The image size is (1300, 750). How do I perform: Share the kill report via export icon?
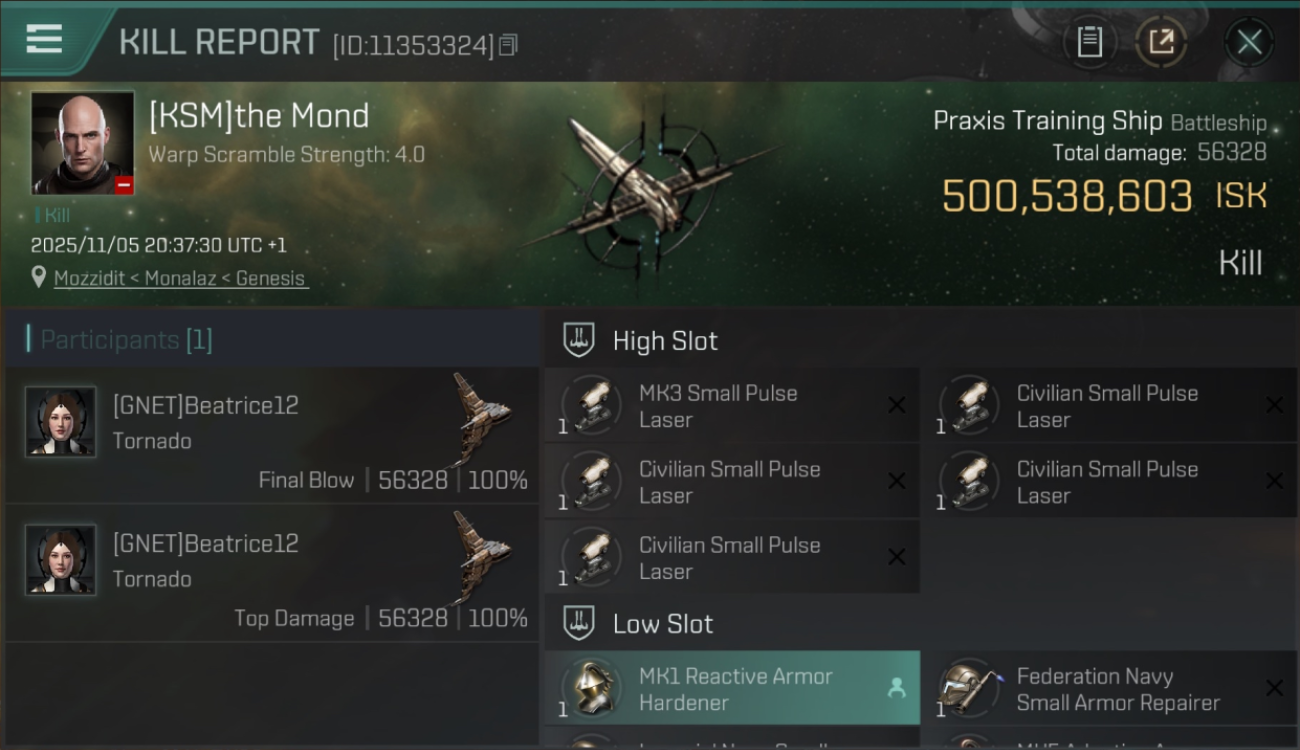coord(1163,42)
